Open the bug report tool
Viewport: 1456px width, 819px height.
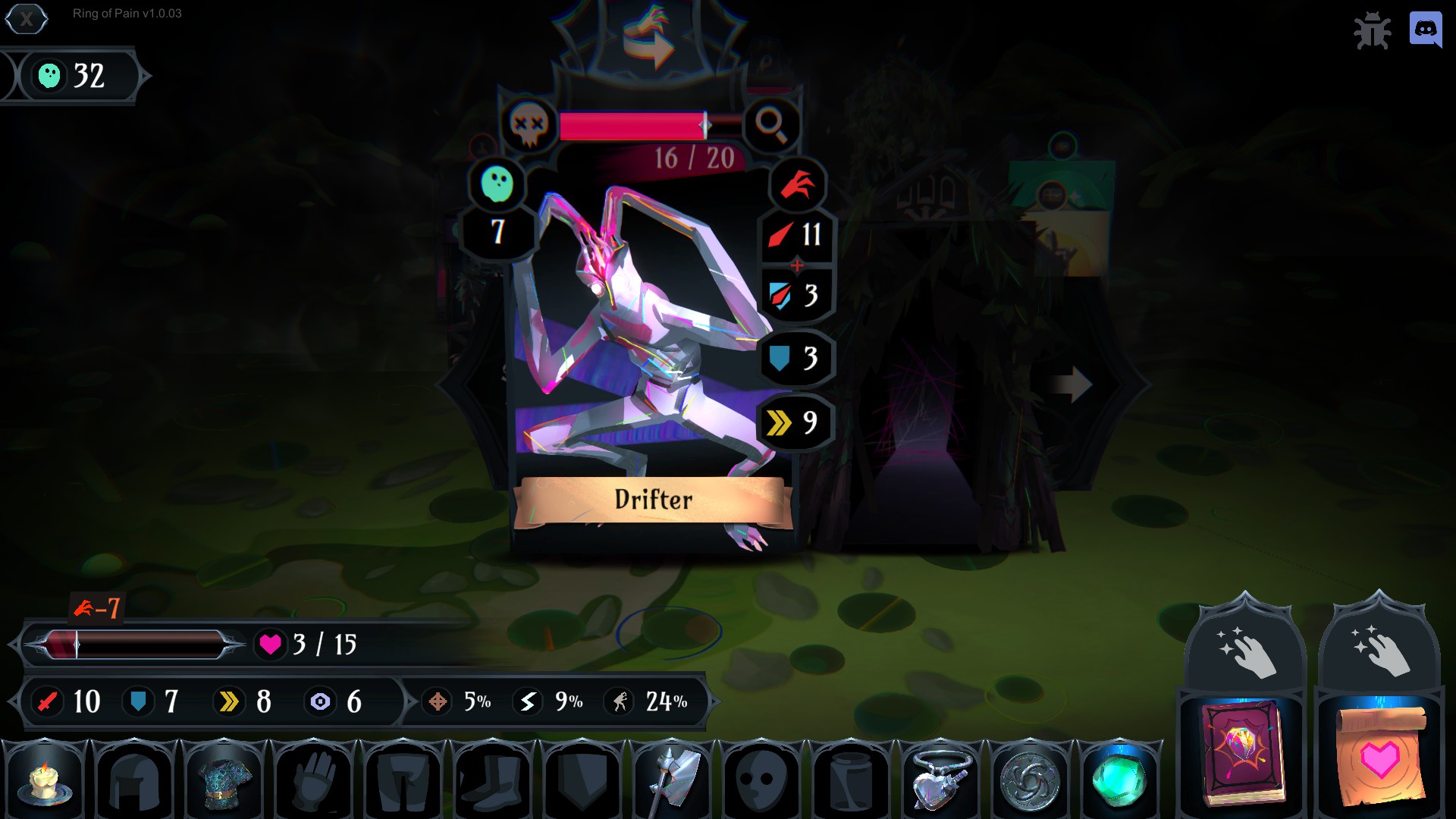pyautogui.click(x=1375, y=30)
